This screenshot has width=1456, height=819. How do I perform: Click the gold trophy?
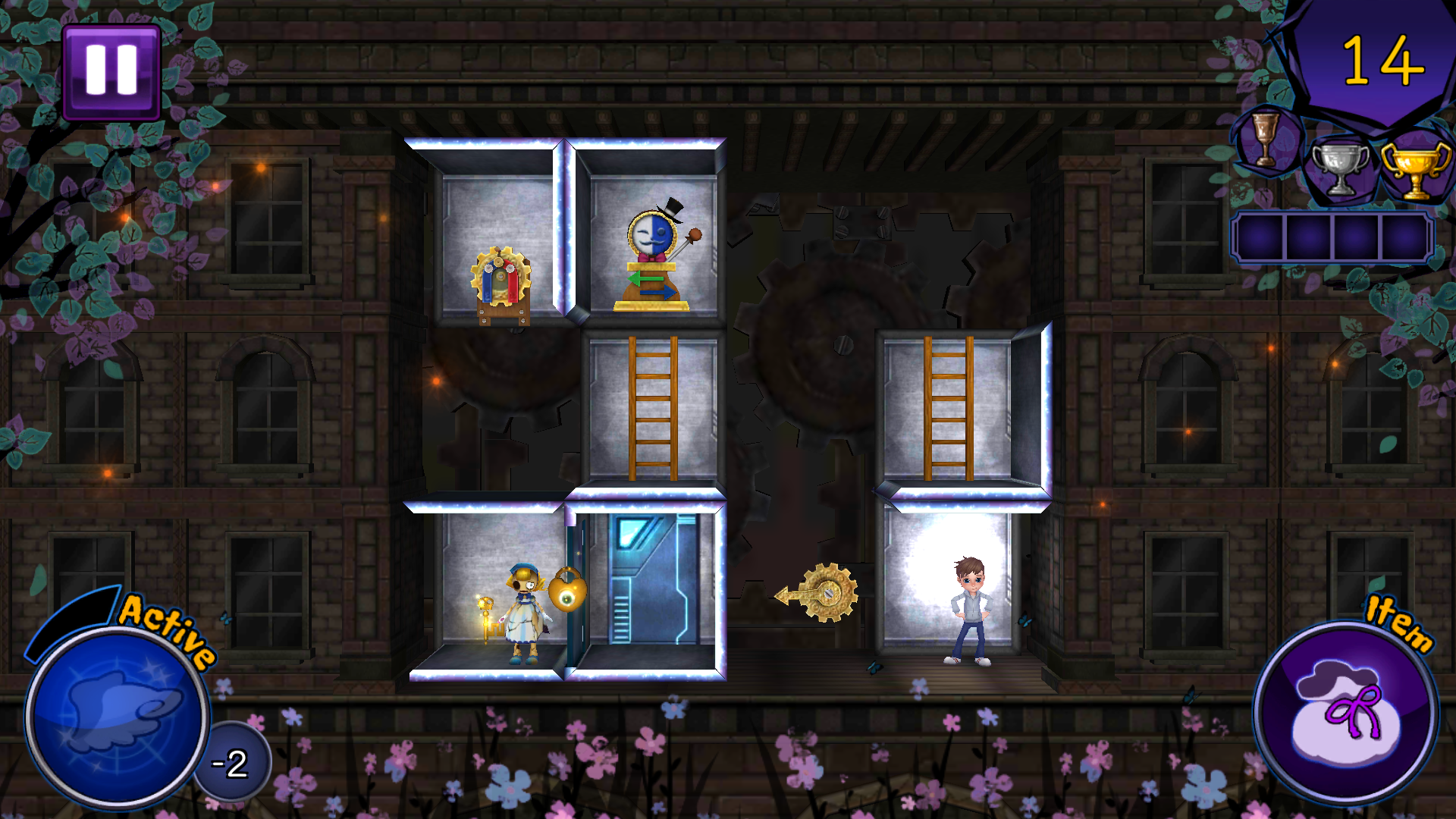click(x=1415, y=171)
